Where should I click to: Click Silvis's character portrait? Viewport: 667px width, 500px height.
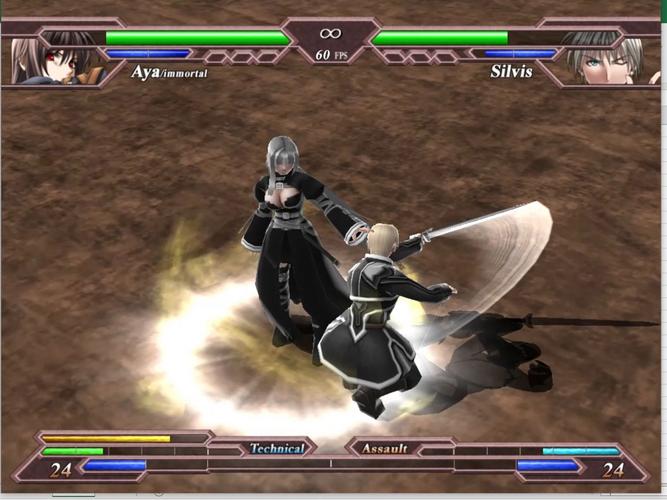point(605,58)
